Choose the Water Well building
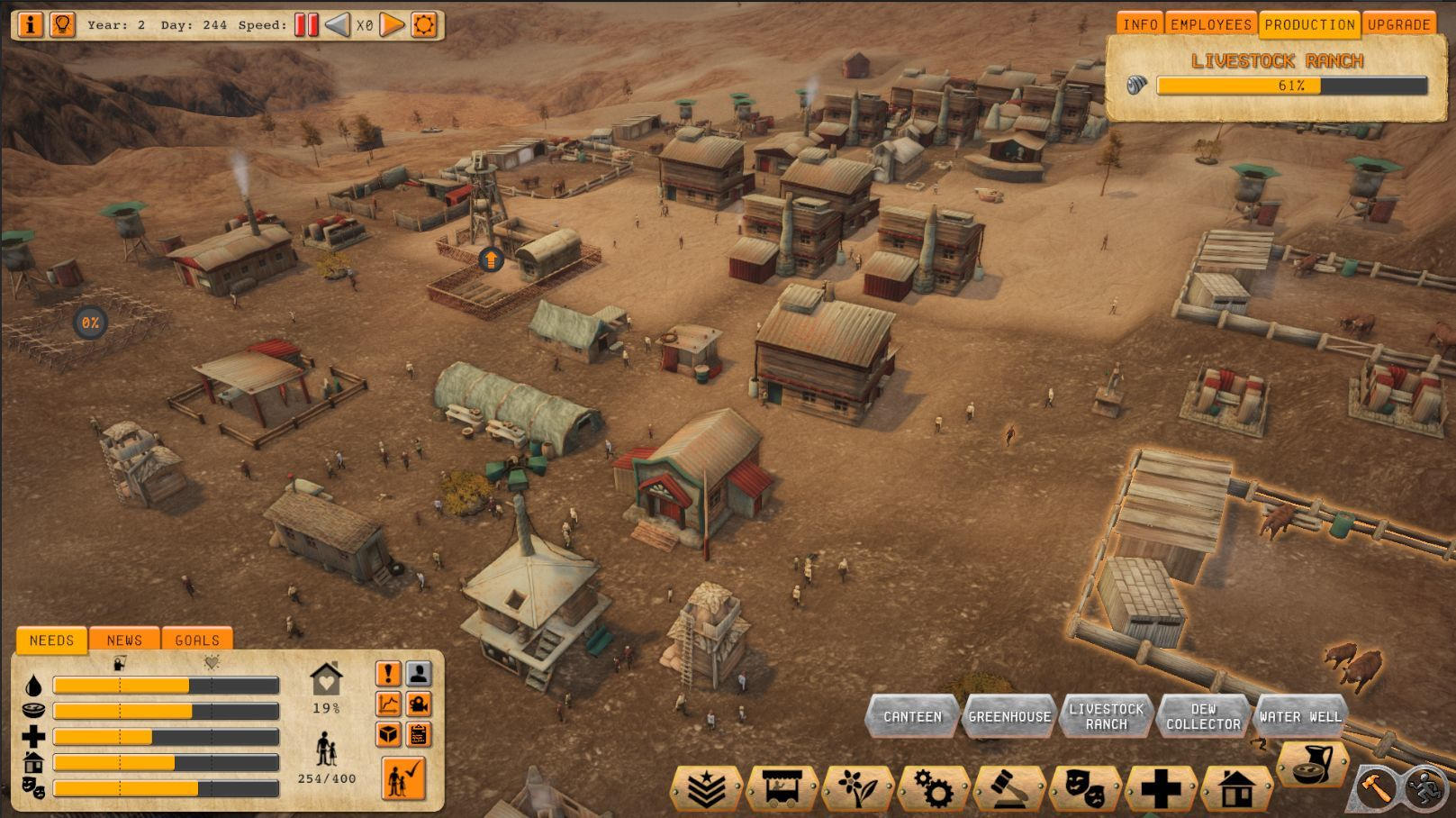Screen dimensions: 1456x818 click(1300, 716)
